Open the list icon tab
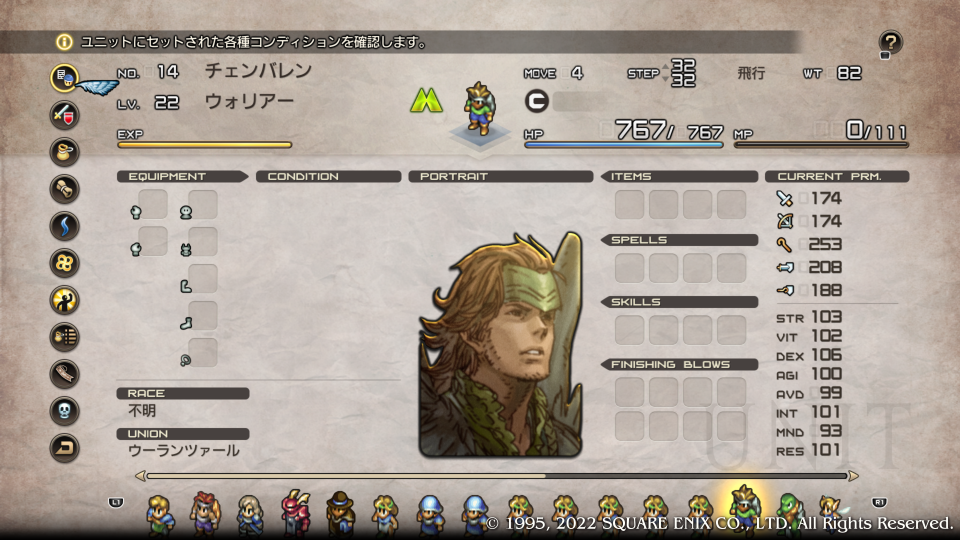 [65, 337]
